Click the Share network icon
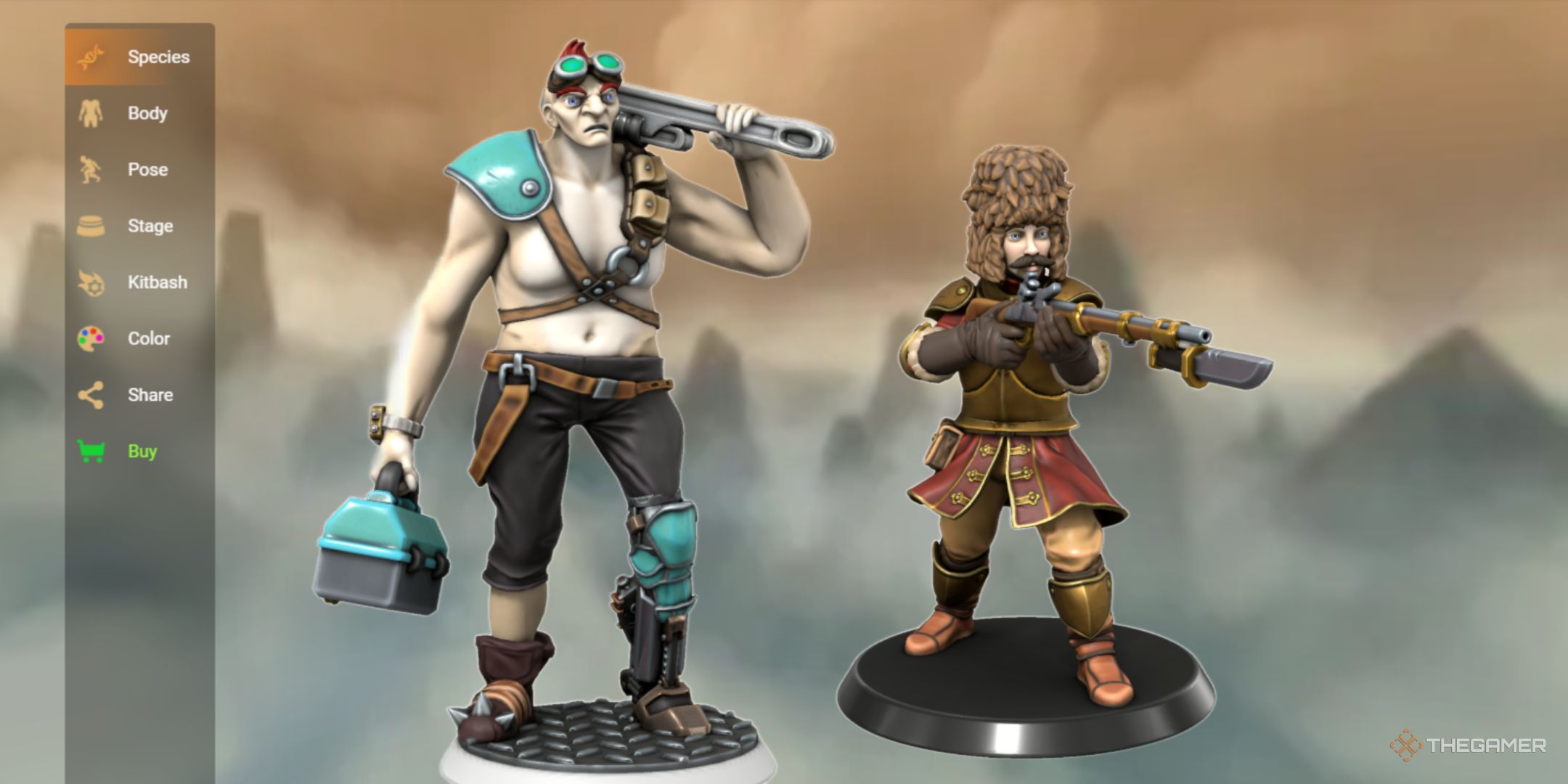 90,394
